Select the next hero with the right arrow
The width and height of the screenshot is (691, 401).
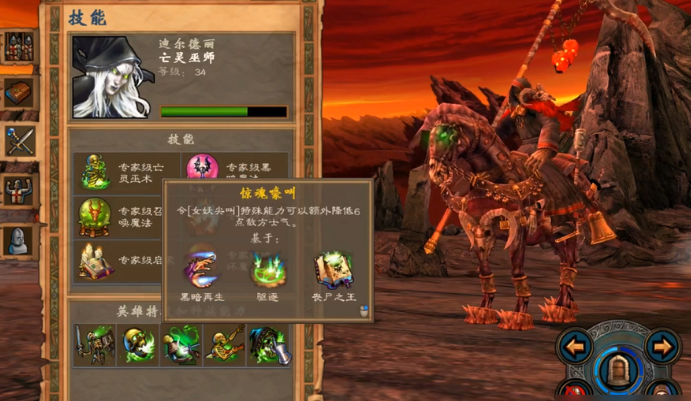662,347
